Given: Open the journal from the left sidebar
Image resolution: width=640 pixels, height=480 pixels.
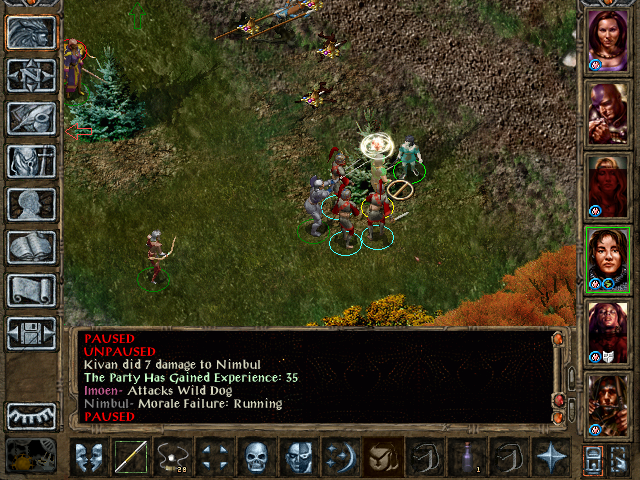Looking at the screenshot, I should coord(31,118).
